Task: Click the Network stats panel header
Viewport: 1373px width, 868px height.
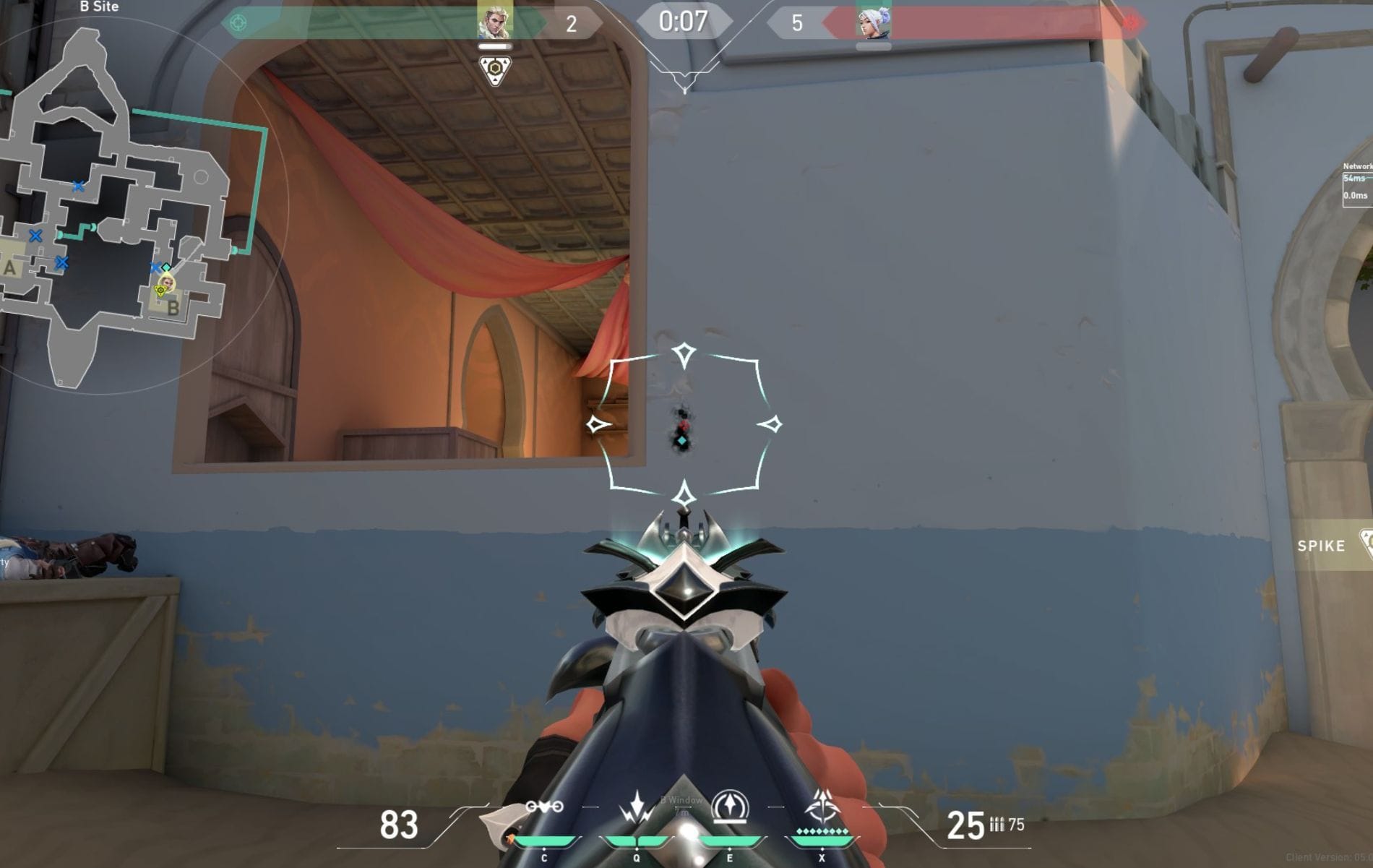Action: [1357, 166]
